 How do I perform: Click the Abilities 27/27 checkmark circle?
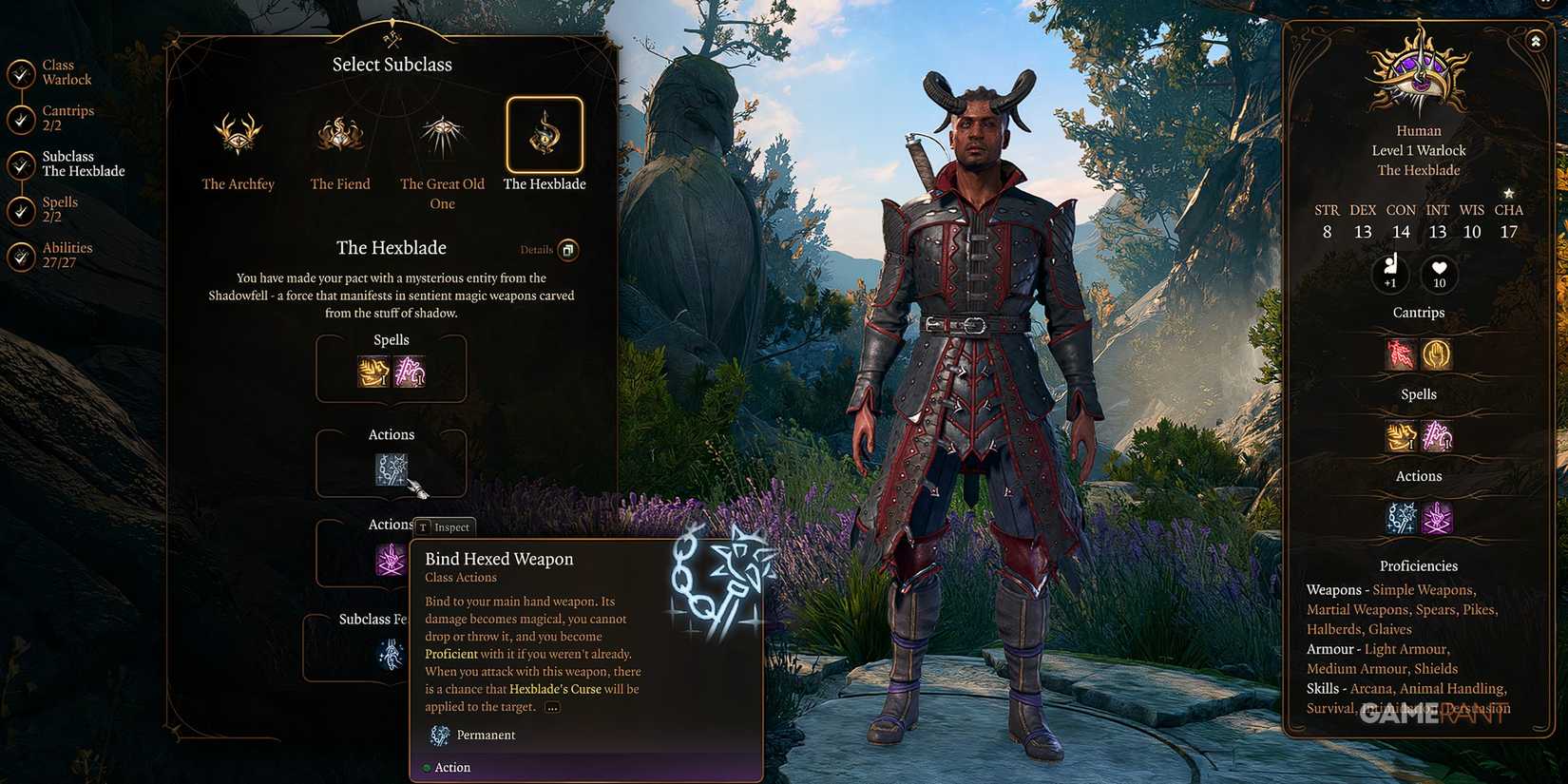pyautogui.click(x=21, y=255)
